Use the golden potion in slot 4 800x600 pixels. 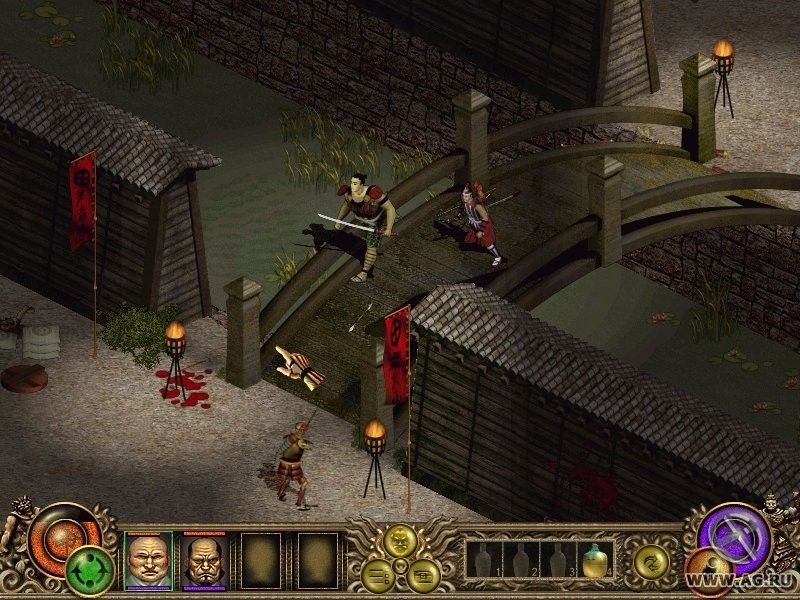click(597, 560)
